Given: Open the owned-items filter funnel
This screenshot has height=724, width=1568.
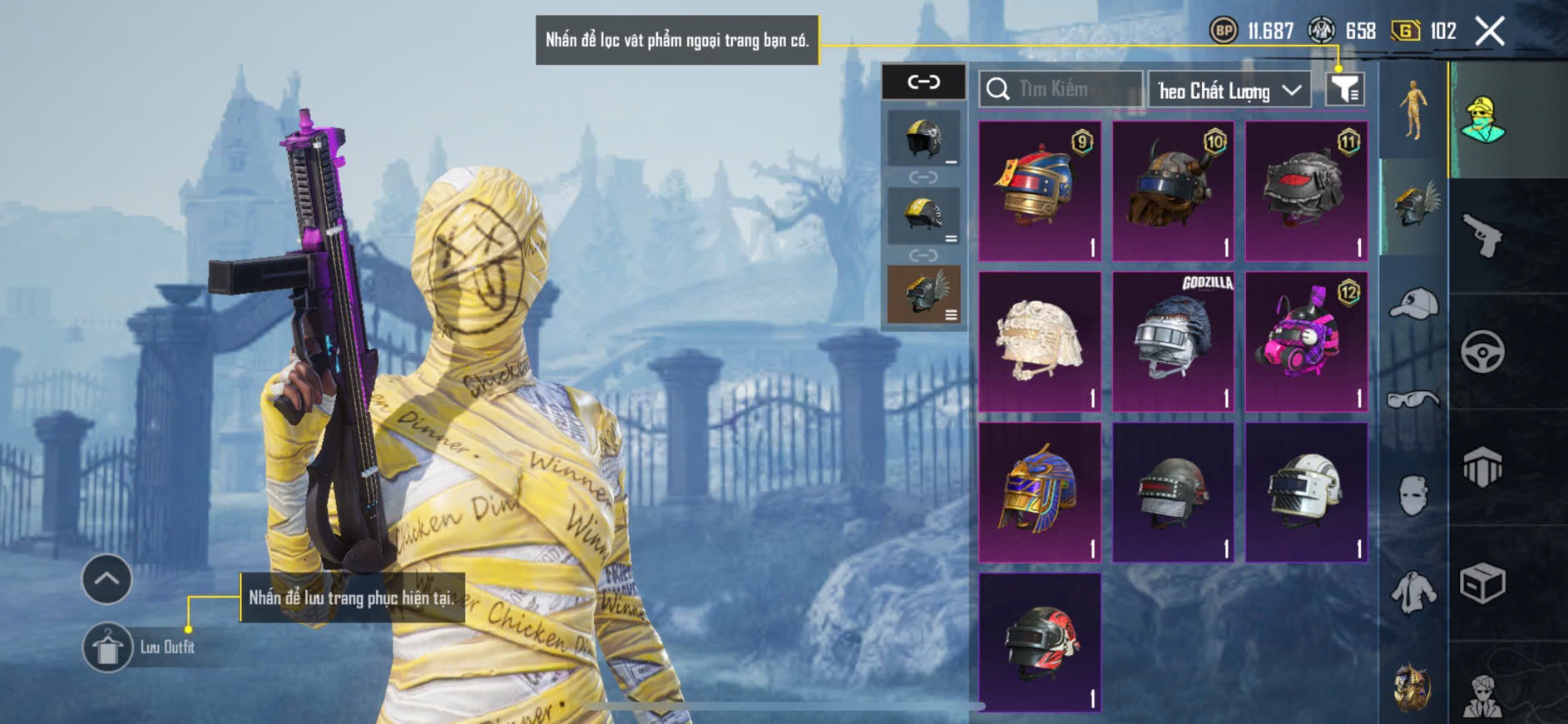Looking at the screenshot, I should tap(1344, 89).
